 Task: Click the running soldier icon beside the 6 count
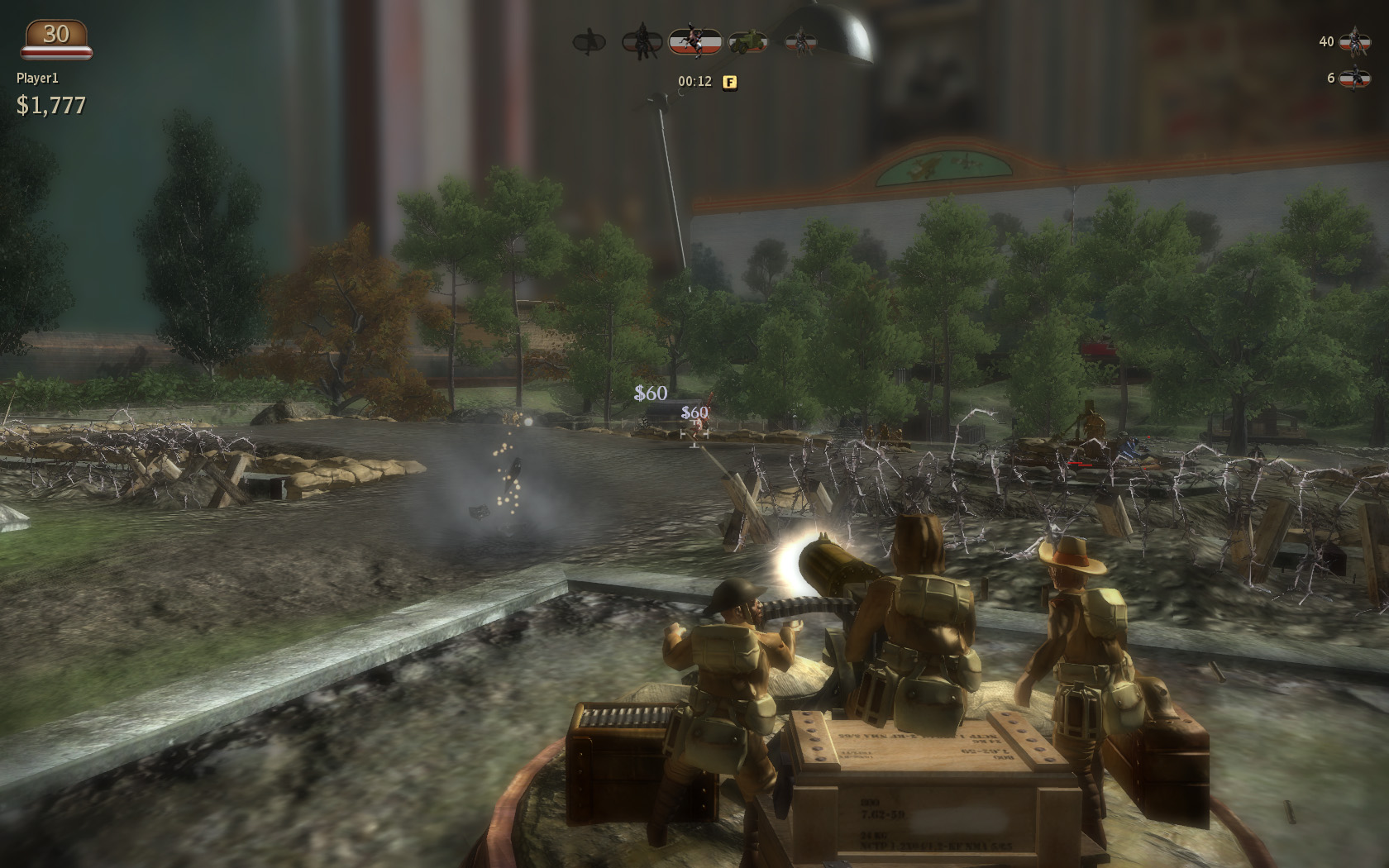tap(1354, 78)
